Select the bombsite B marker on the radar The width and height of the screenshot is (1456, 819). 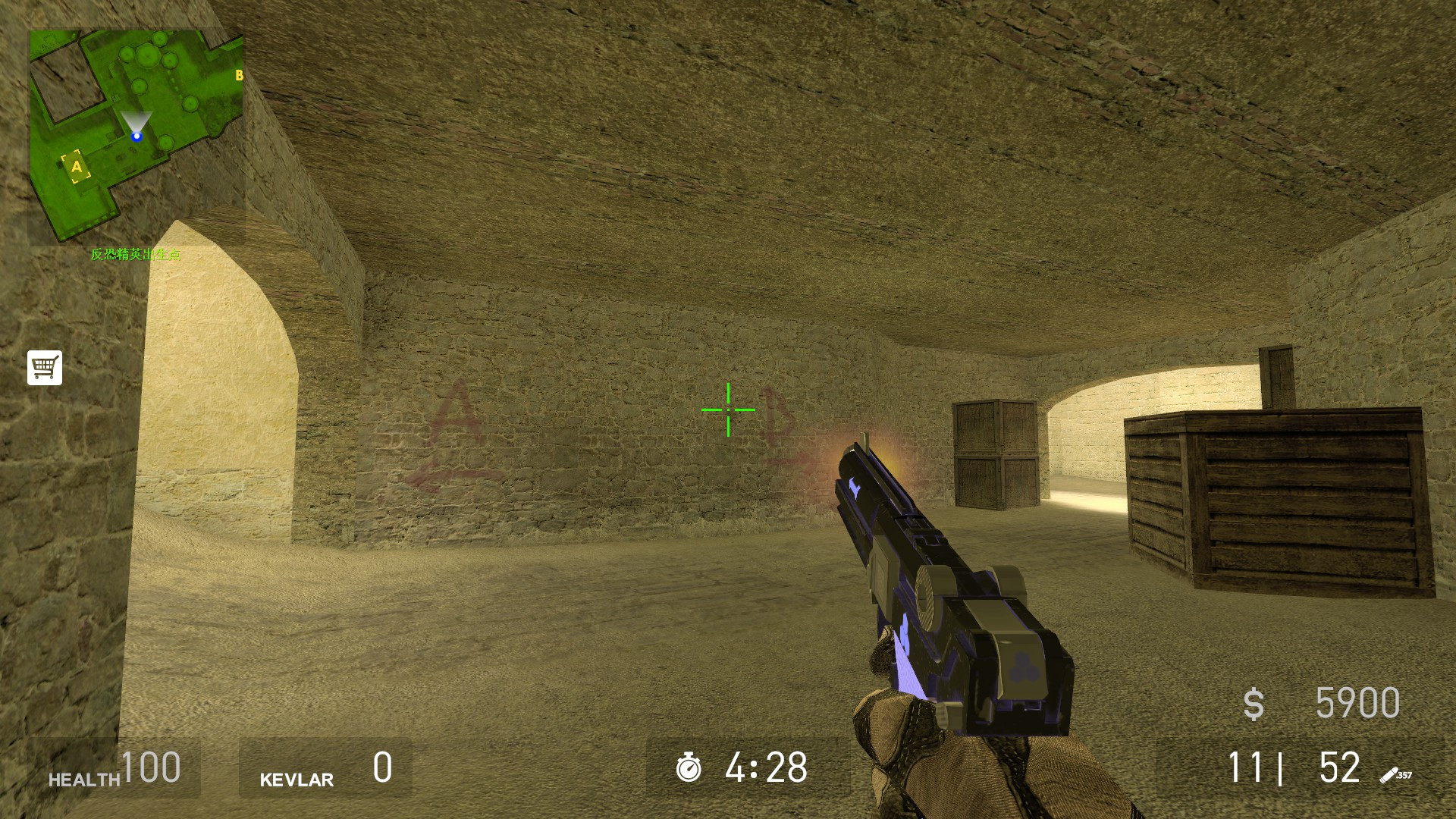click(x=240, y=75)
